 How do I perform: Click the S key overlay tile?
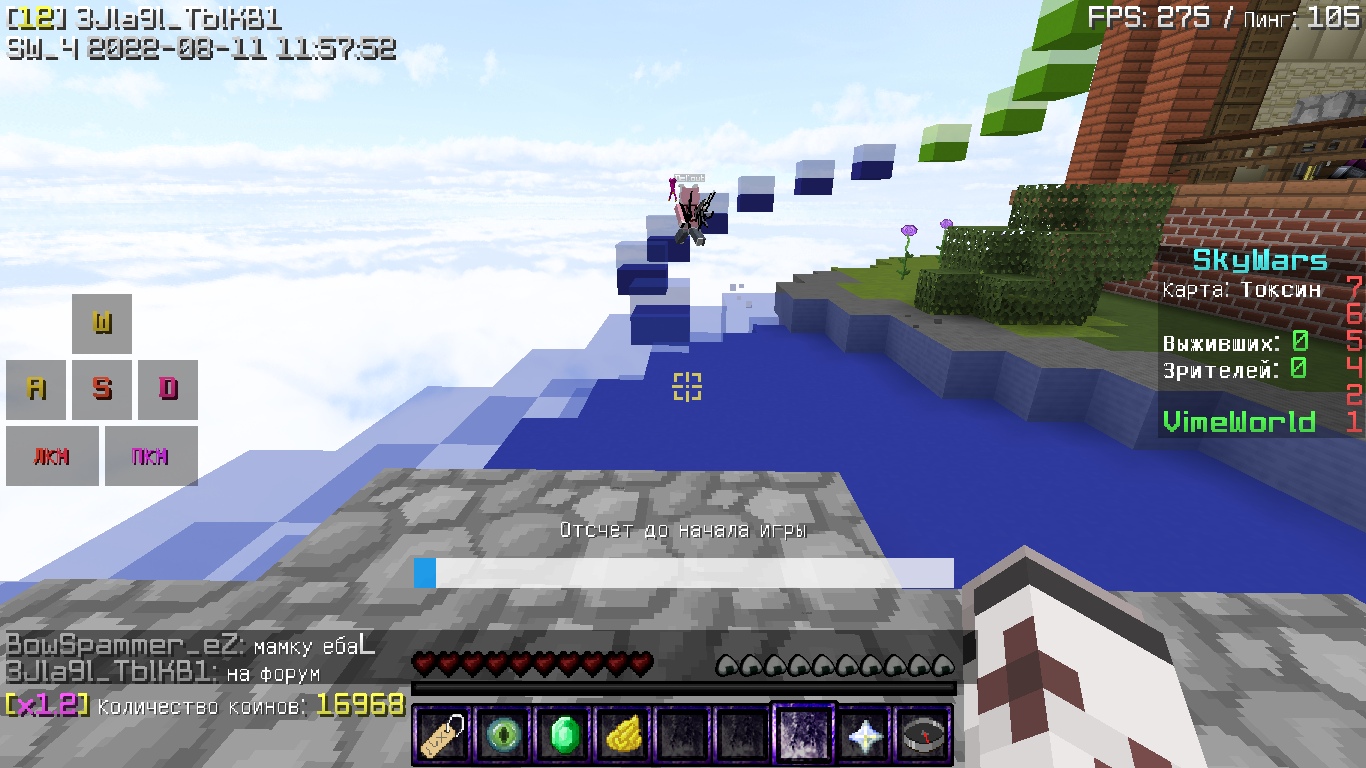(x=102, y=389)
